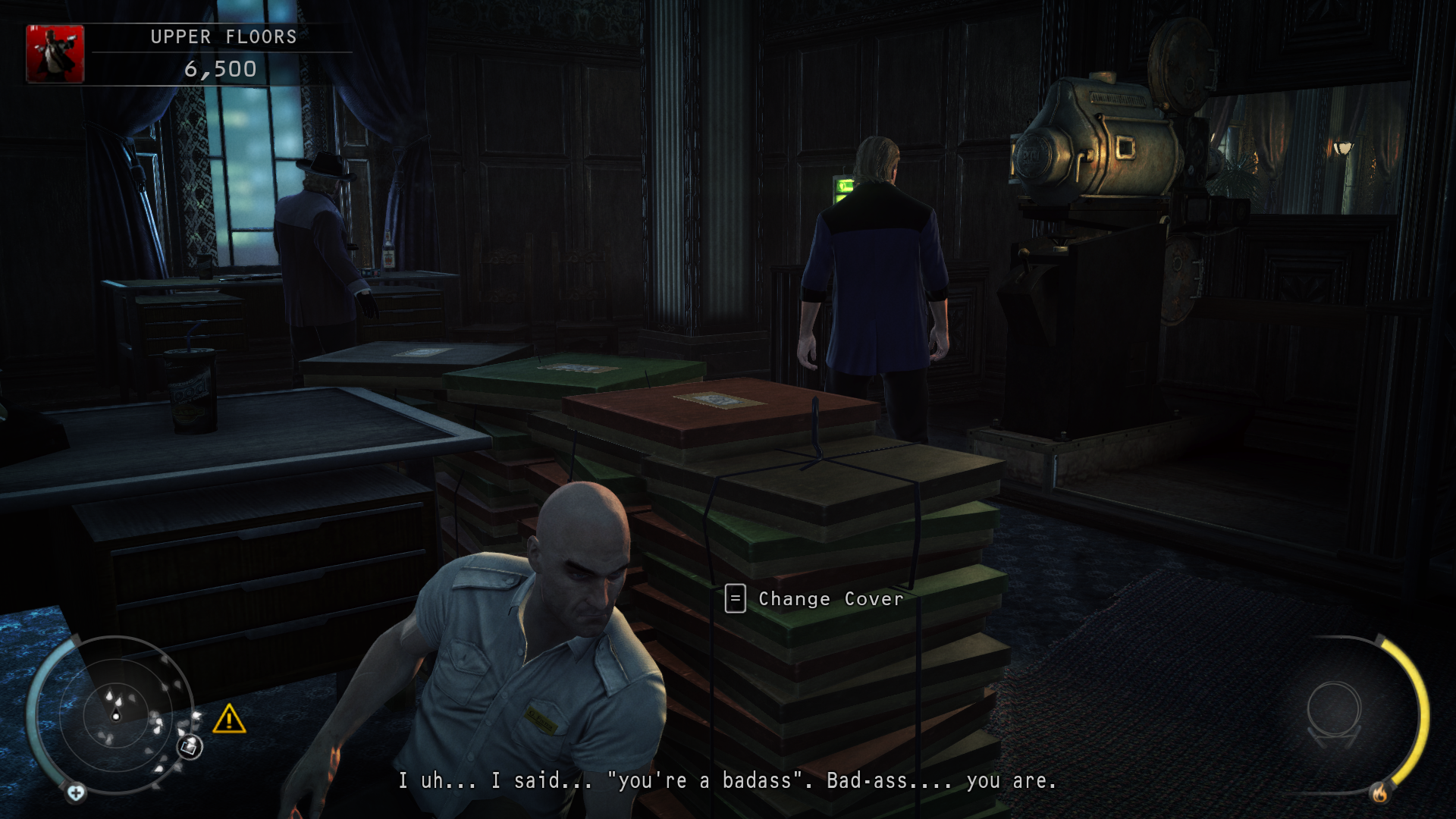Select the yellow warning triangle alert icon
The image size is (1456, 819).
point(229,719)
